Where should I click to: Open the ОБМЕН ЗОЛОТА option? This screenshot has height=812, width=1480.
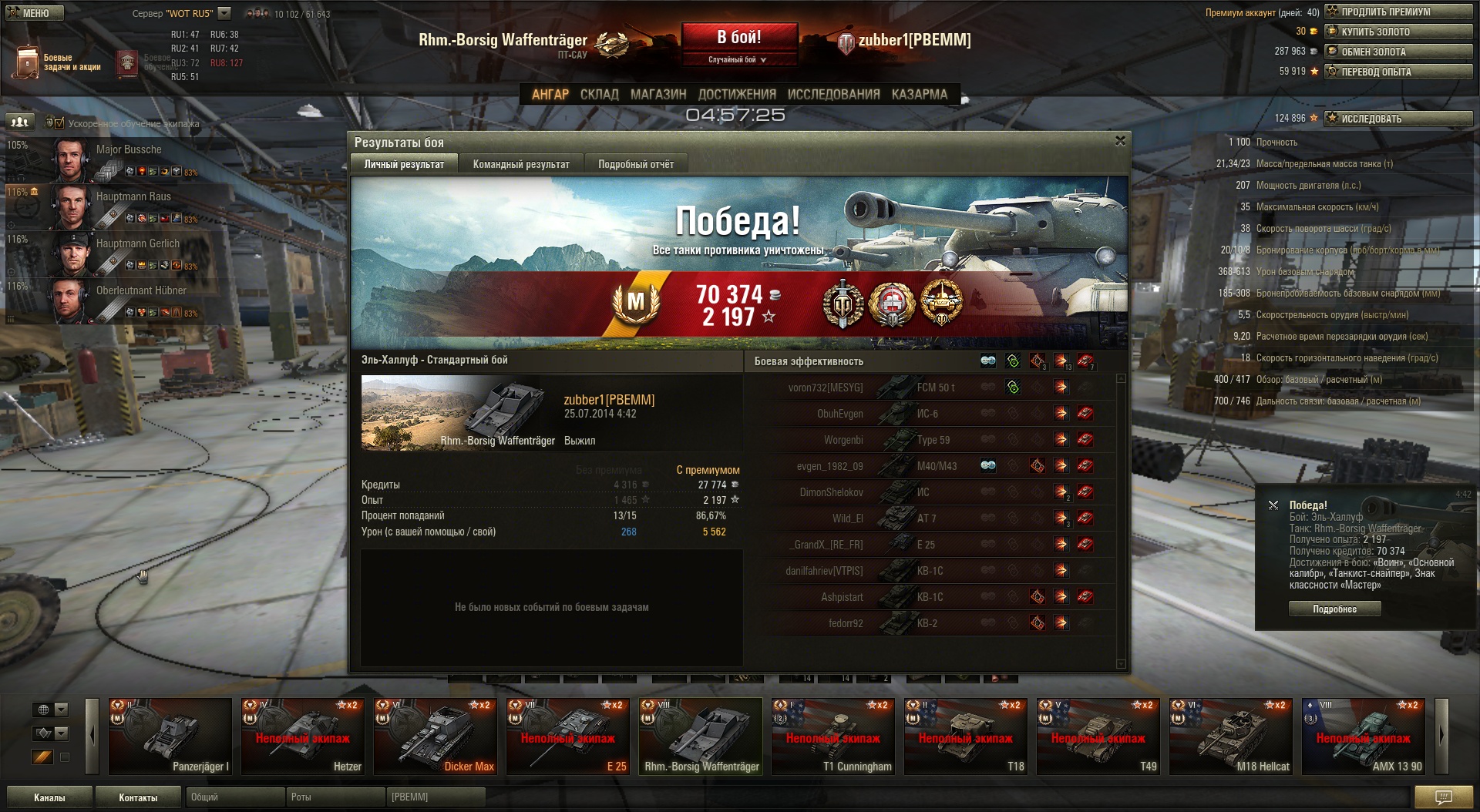(x=1398, y=52)
